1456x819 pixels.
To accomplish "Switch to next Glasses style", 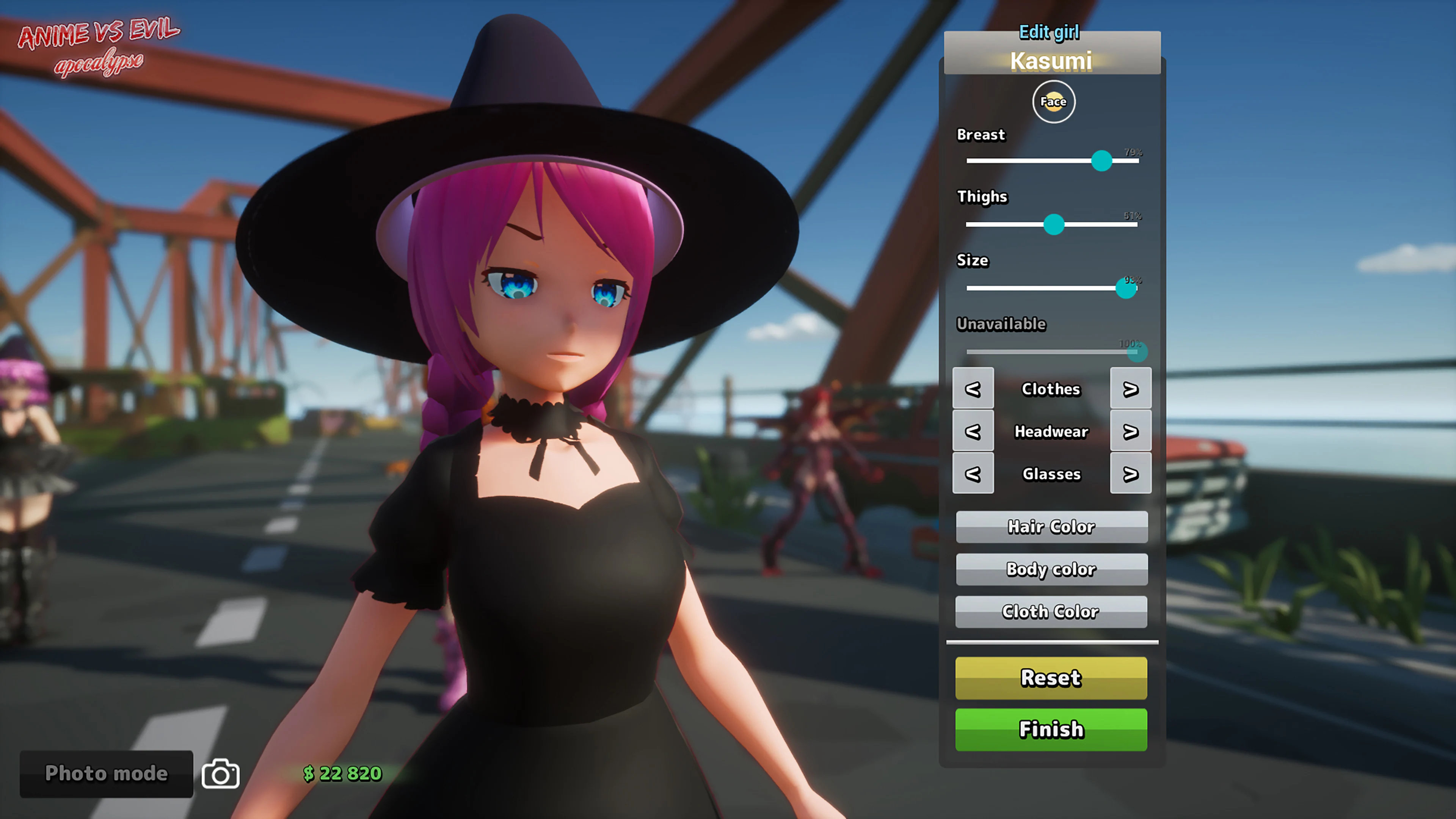I will click(1130, 474).
